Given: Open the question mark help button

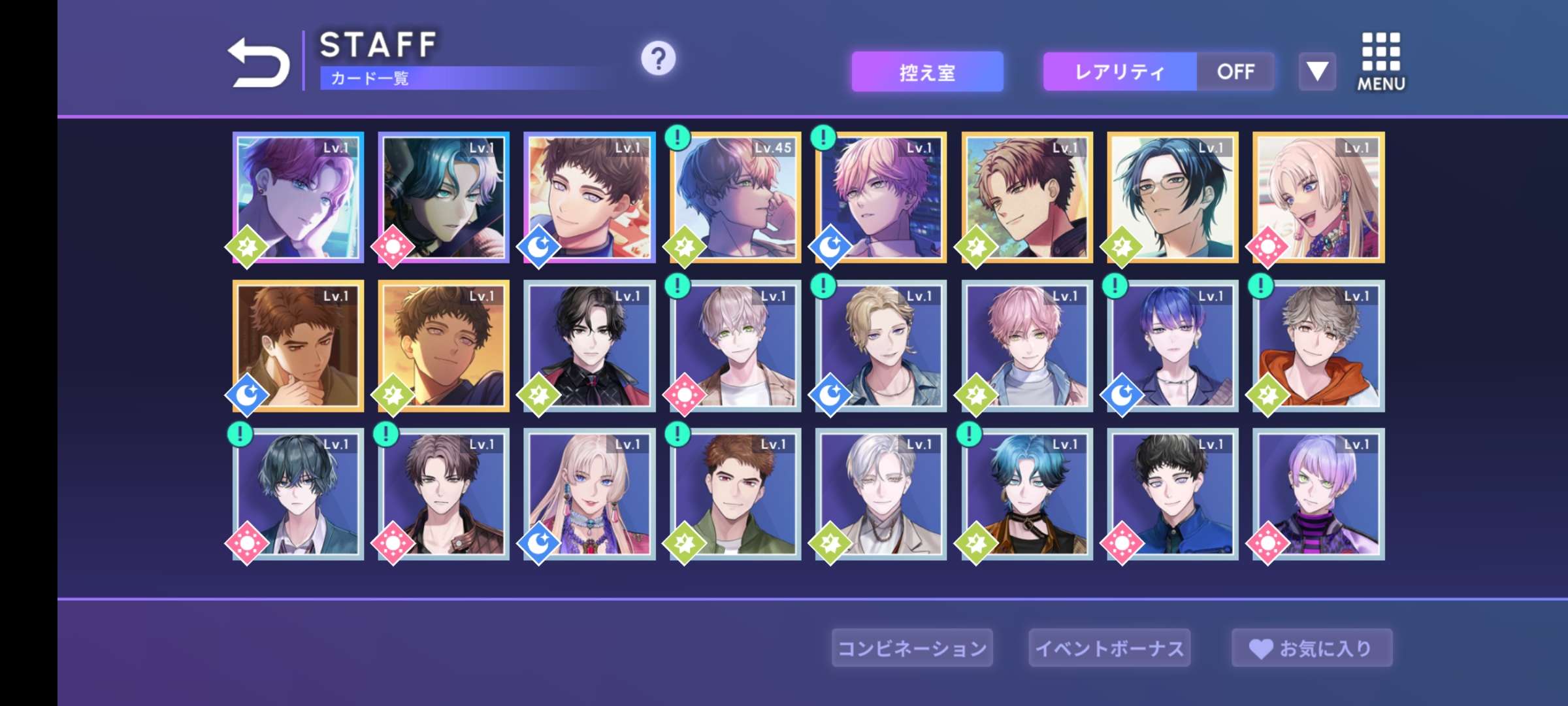Looking at the screenshot, I should tap(658, 59).
